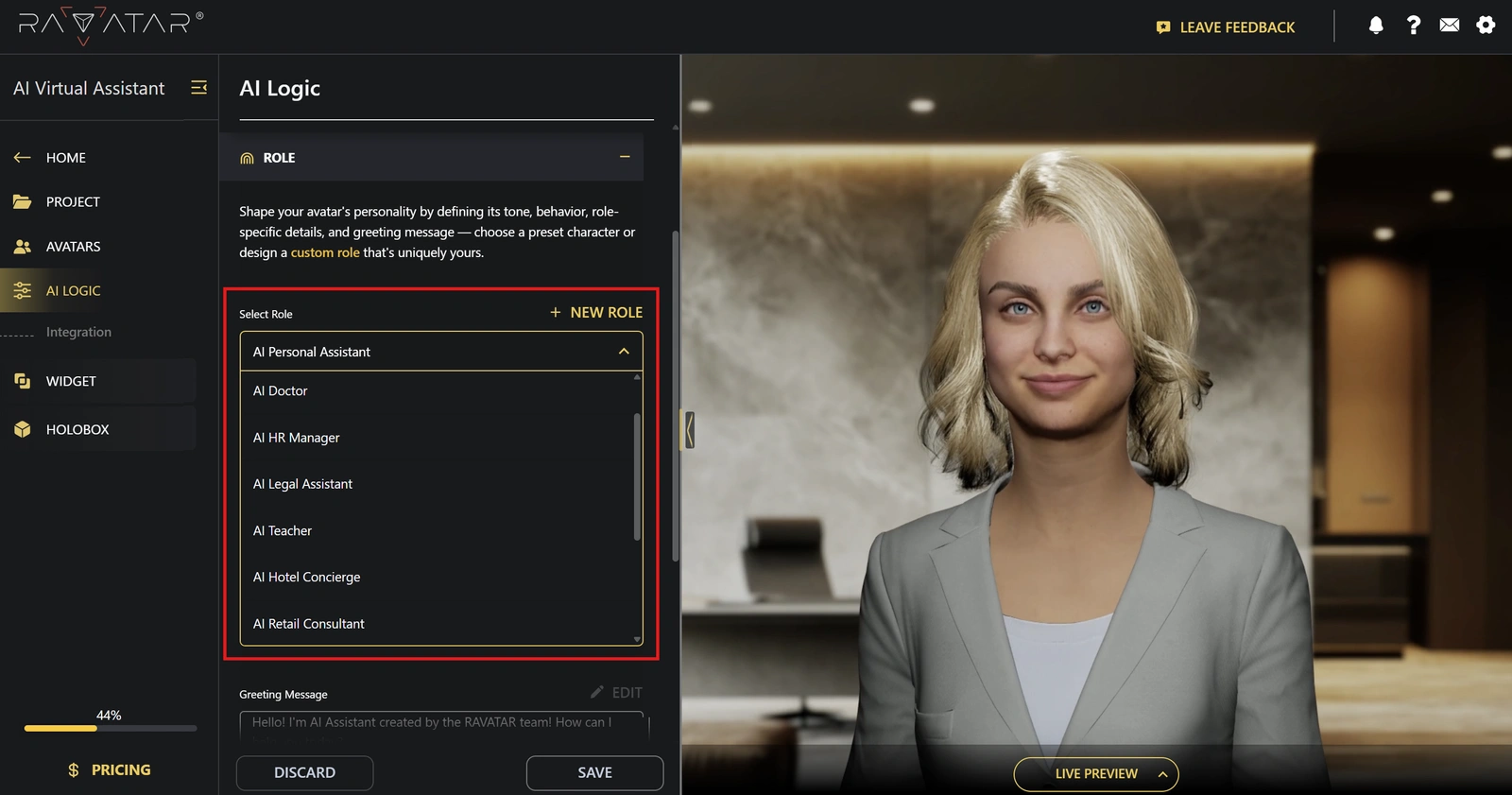Click the AI LOGIC sliders icon
Viewport: 1512px width, 795px height.
pyautogui.click(x=23, y=290)
